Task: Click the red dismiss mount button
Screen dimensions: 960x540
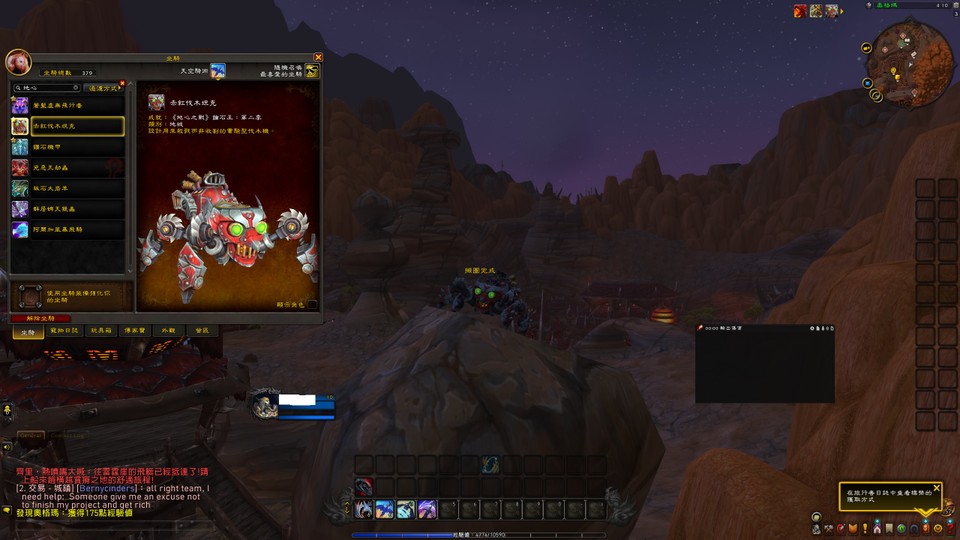Action: (40, 318)
